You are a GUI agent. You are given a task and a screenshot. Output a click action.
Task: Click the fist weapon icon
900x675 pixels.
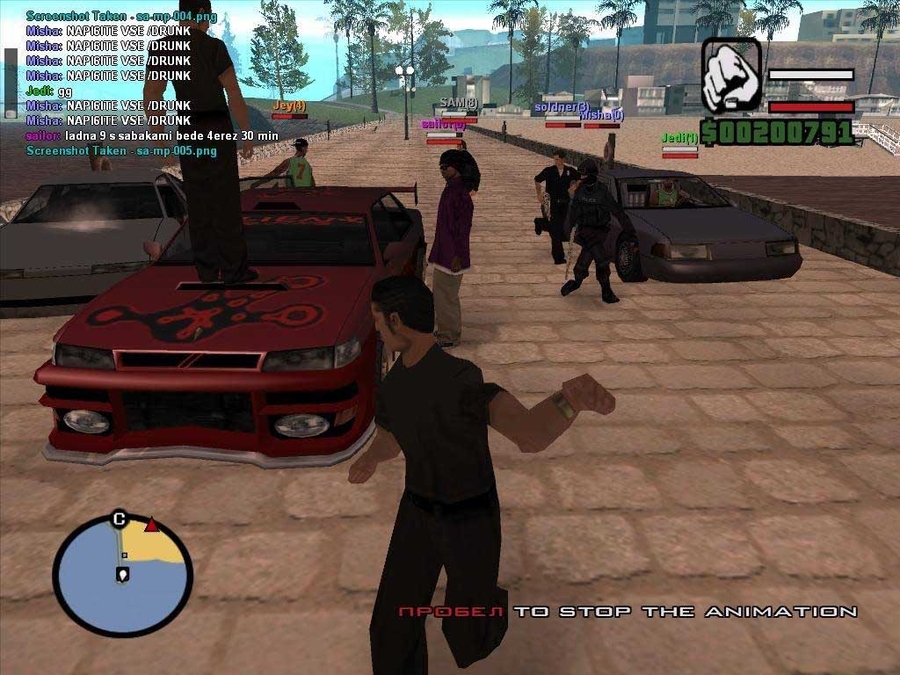(731, 76)
